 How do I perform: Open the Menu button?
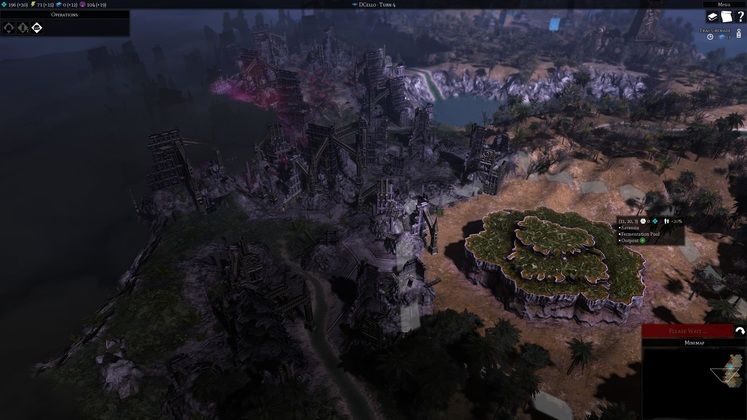(721, 4)
